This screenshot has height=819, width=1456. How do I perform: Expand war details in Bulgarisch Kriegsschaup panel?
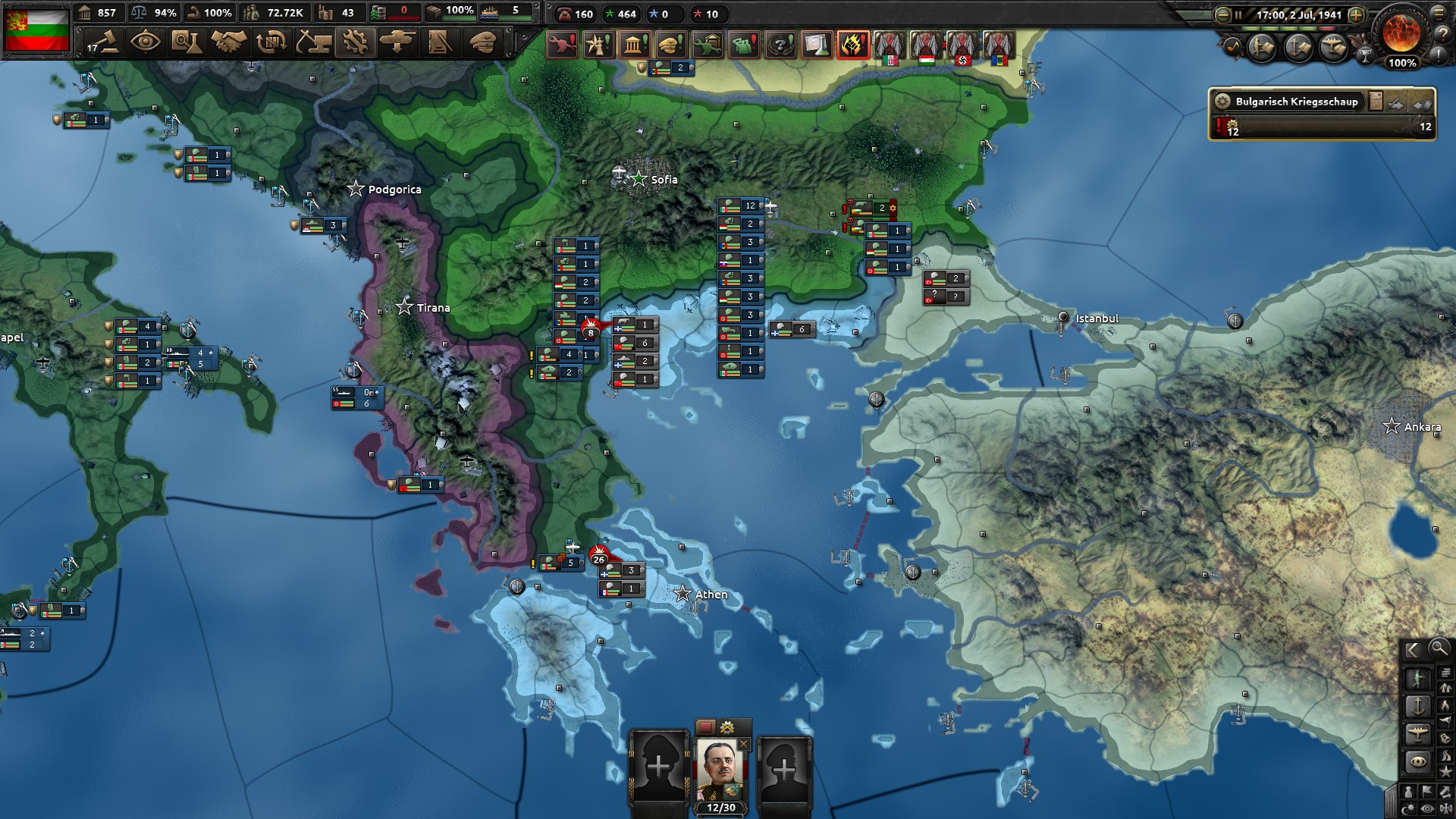pos(1222,102)
